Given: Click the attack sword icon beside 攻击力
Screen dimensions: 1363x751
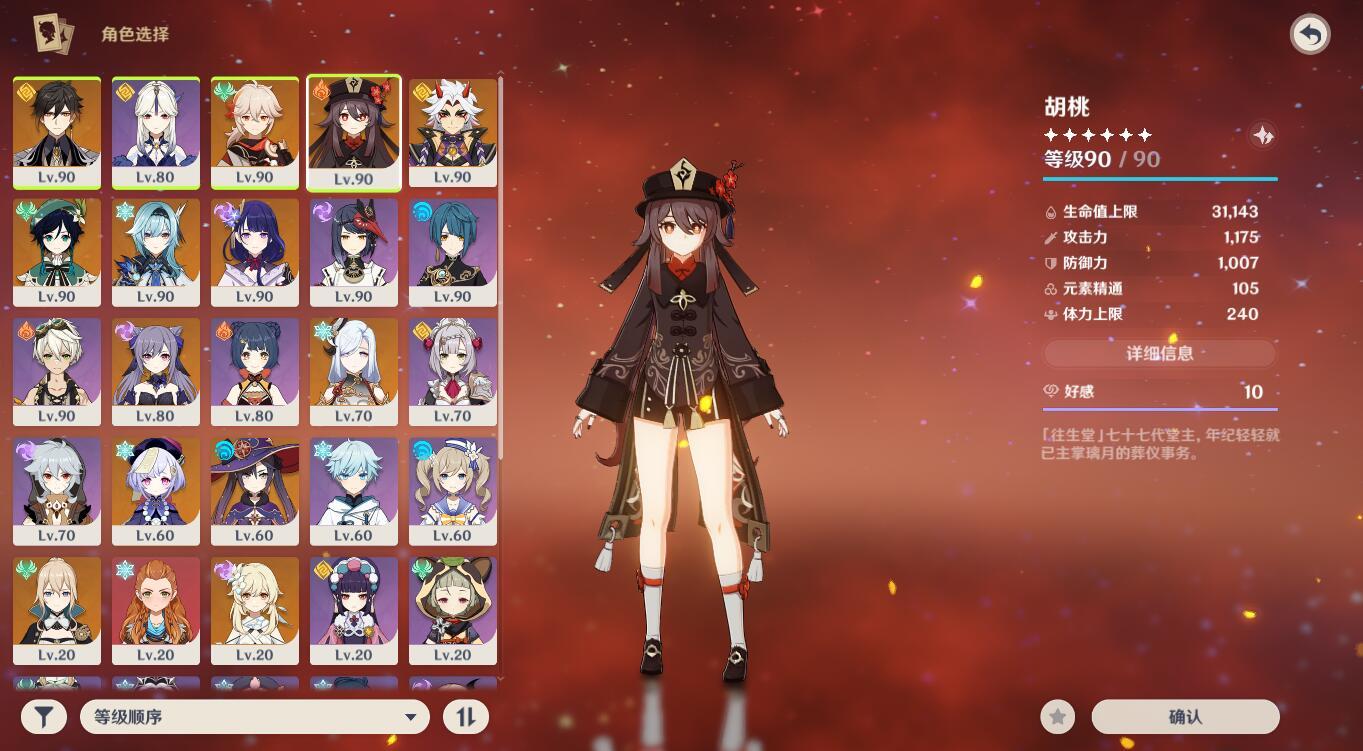Looking at the screenshot, I should (x=1051, y=238).
